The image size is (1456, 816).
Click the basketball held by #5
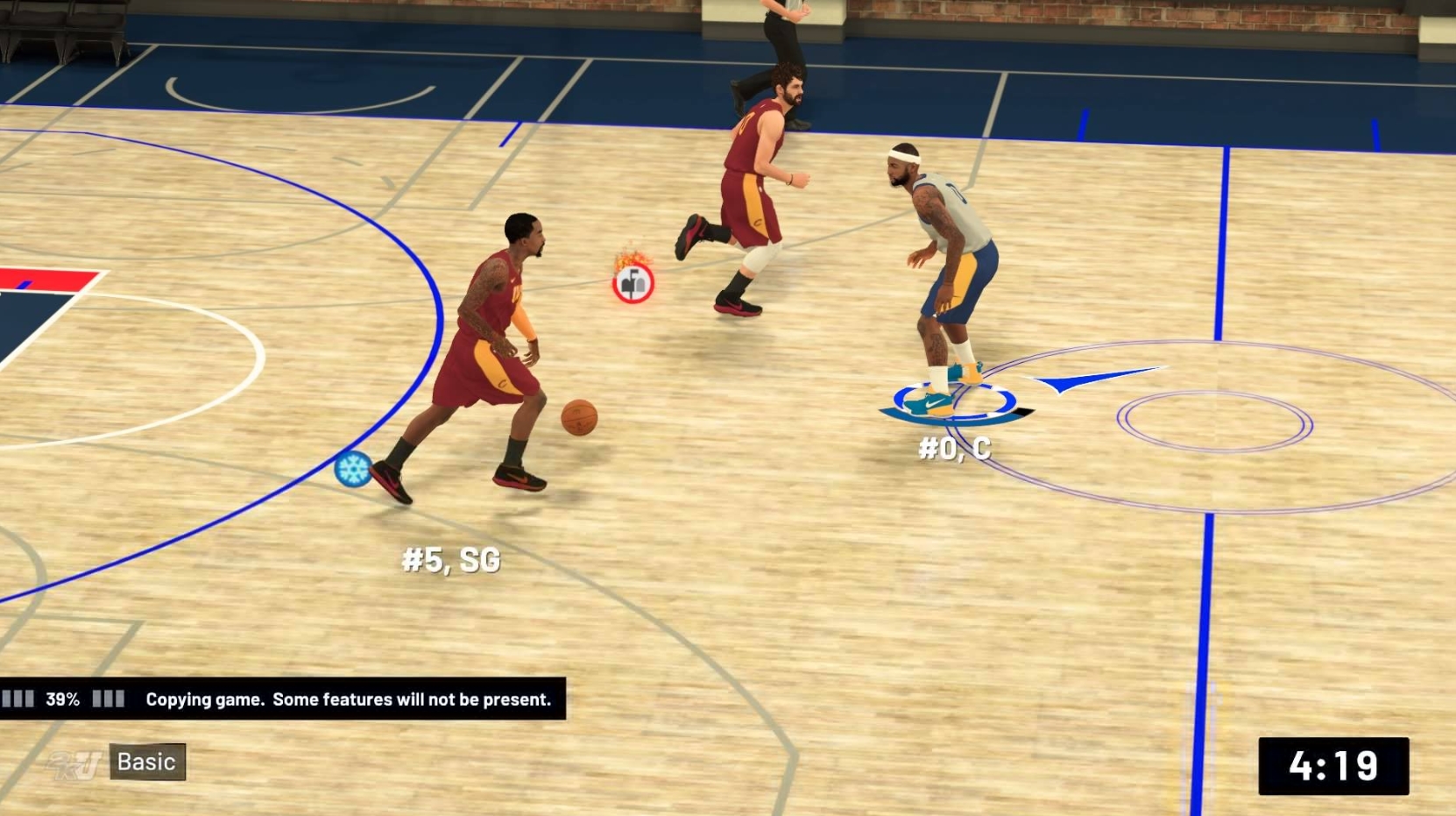click(581, 419)
